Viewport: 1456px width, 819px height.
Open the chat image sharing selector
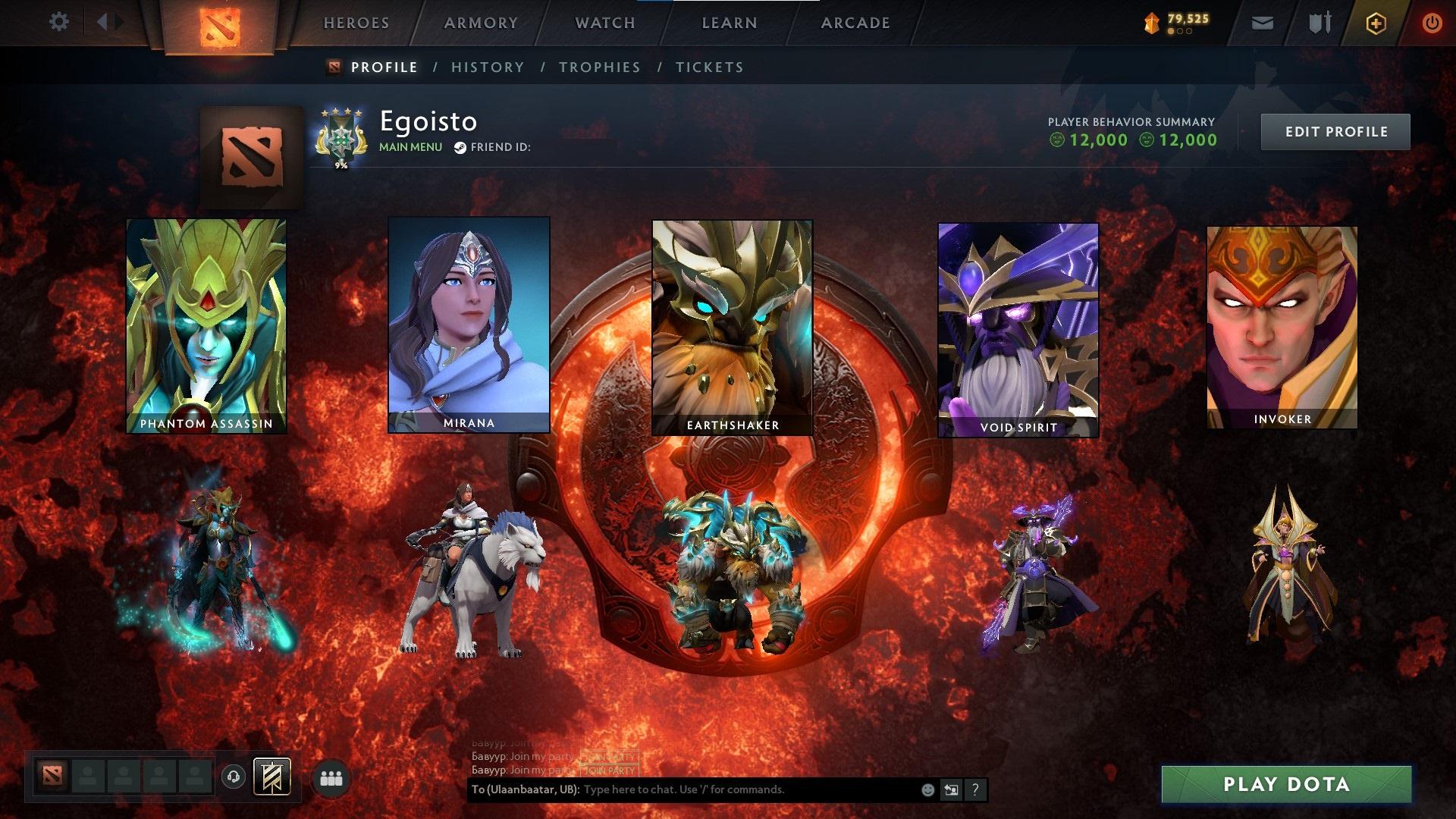(x=951, y=789)
